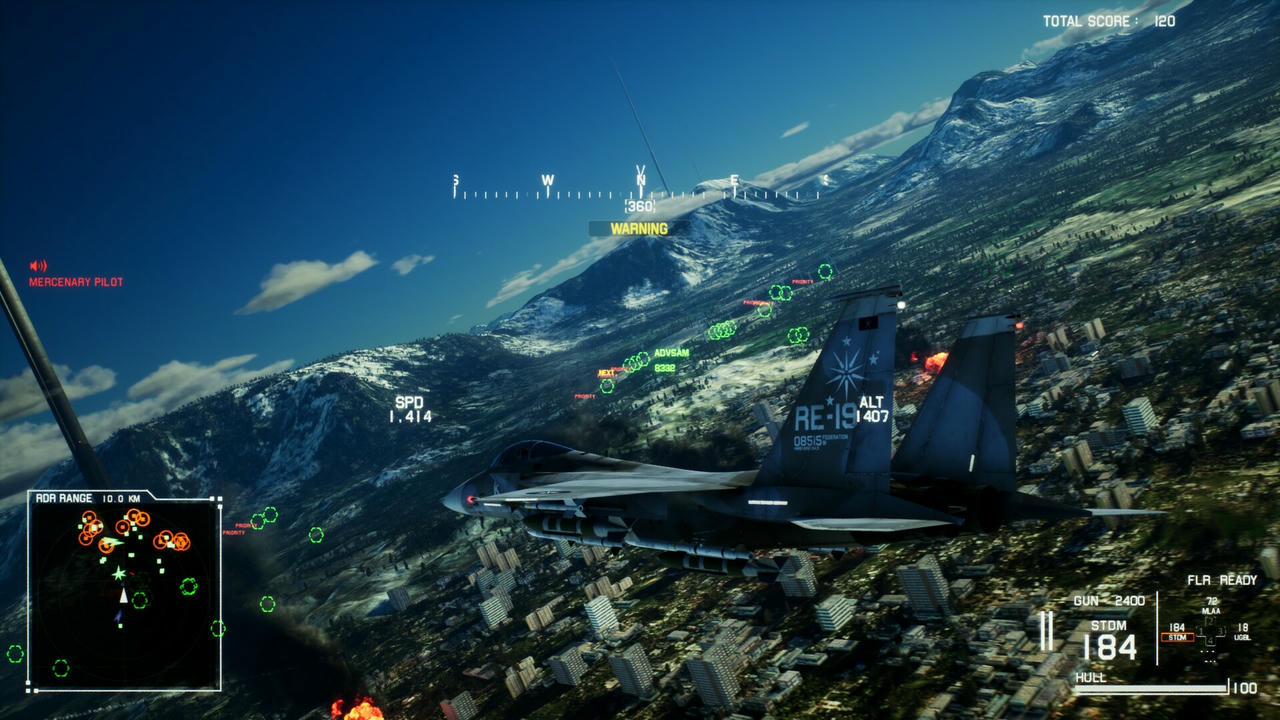Click the weapon selector cross
This screenshot has width=1280, height=720.
(1211, 633)
